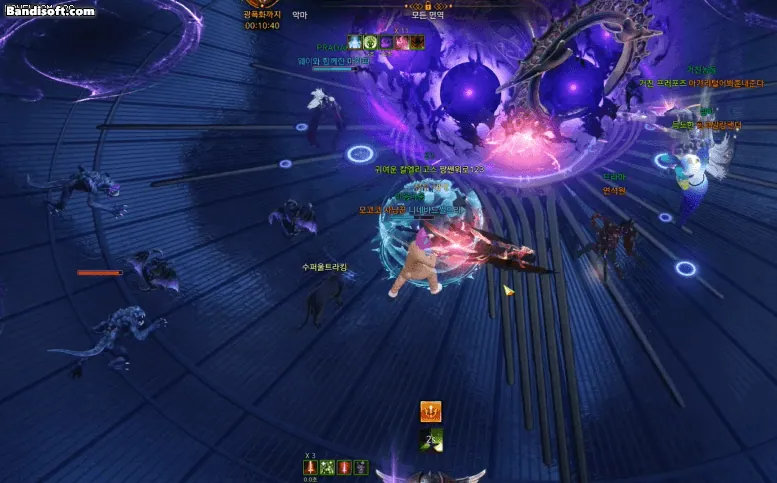Image resolution: width=777 pixels, height=483 pixels.
Task: Select the green skill icon showing 2s cooldown
Action: (431, 438)
